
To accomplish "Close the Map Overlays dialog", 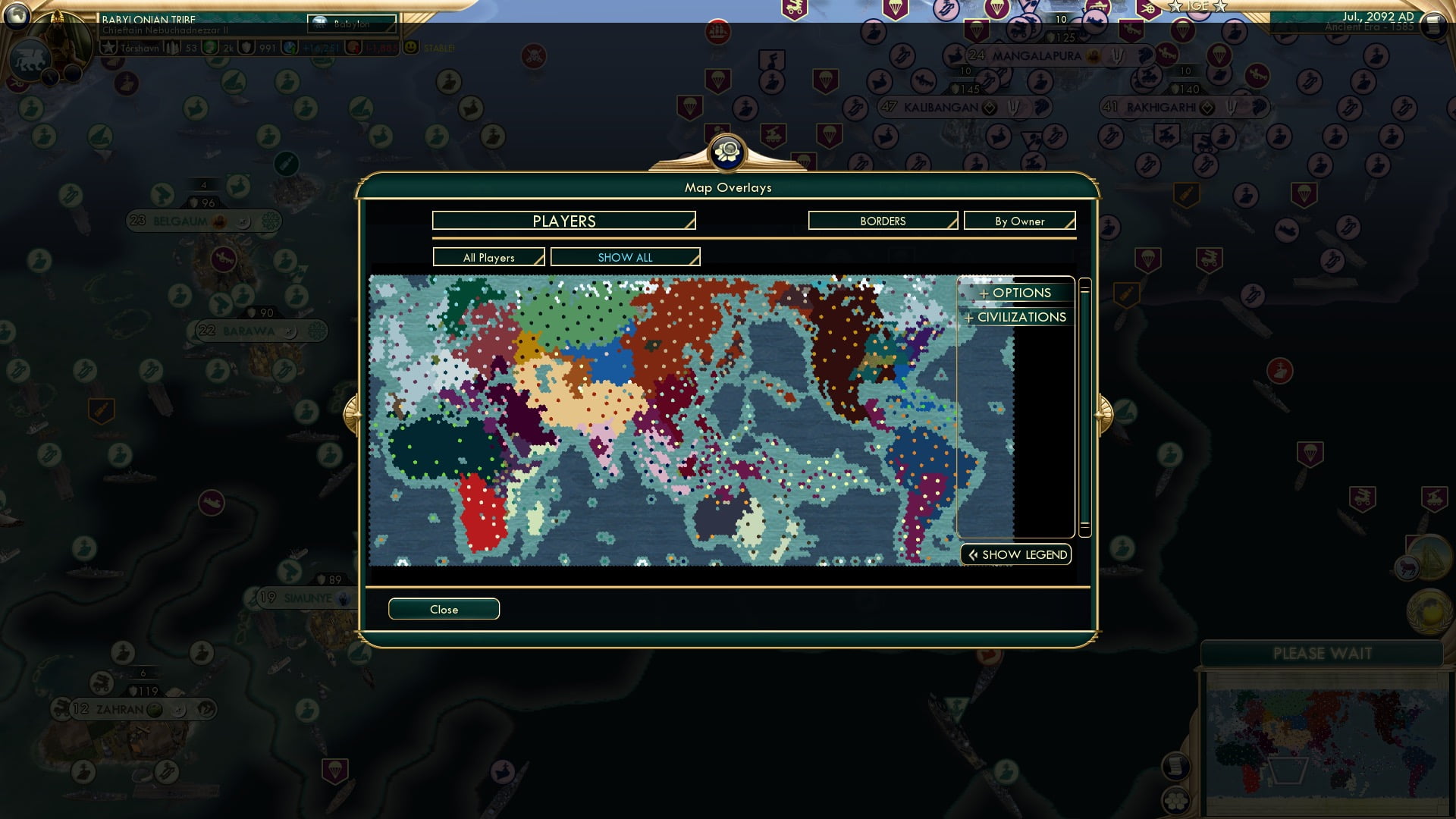I will (x=444, y=609).
